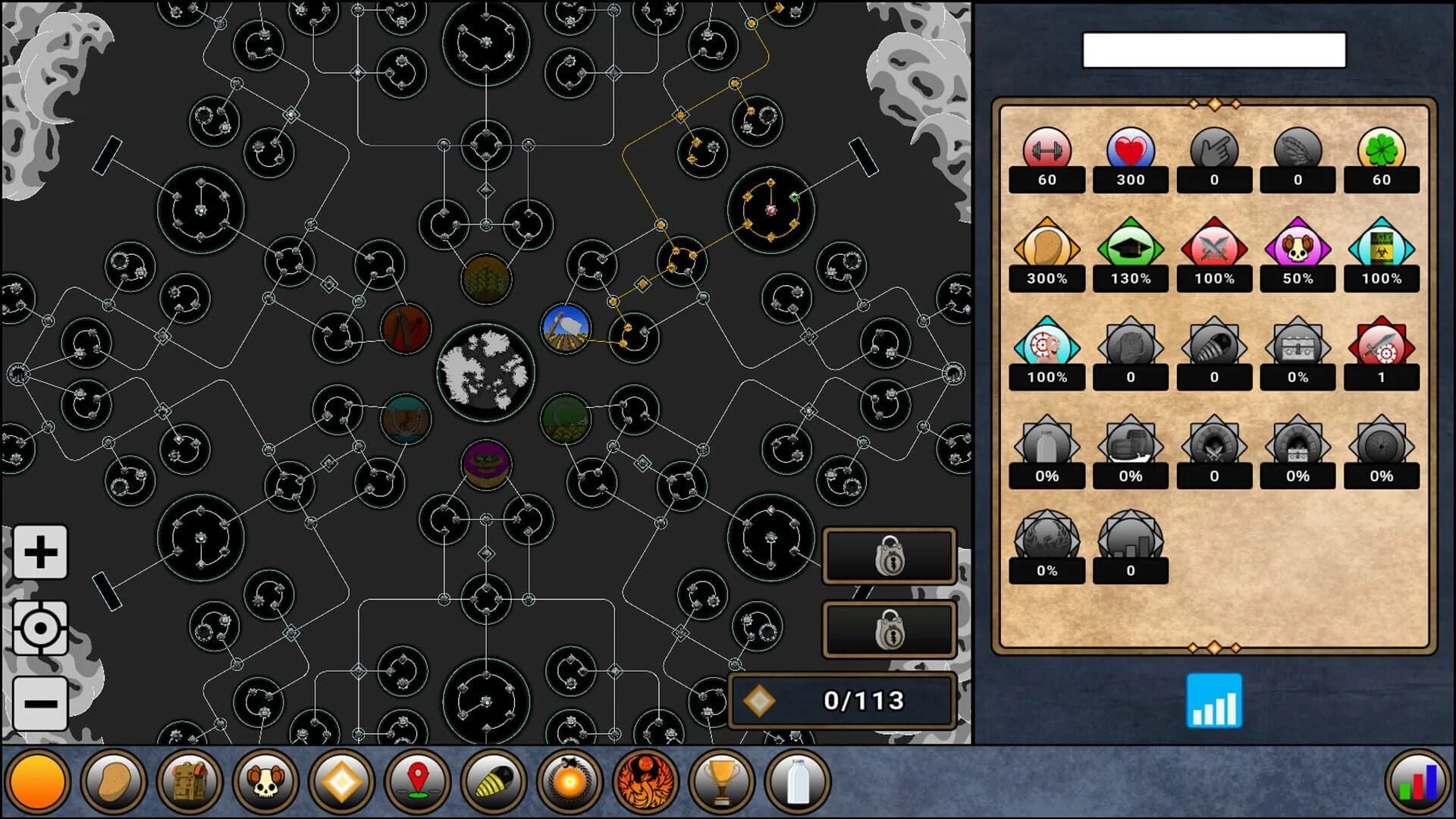
Task: Click the biohazard stat icon showing 100%
Action: tap(1381, 249)
